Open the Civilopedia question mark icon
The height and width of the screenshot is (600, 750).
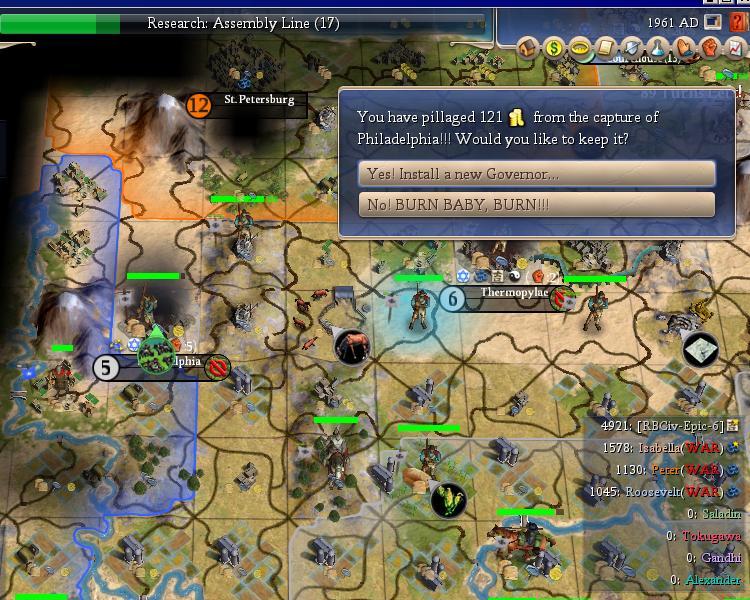pyautogui.click(x=738, y=22)
